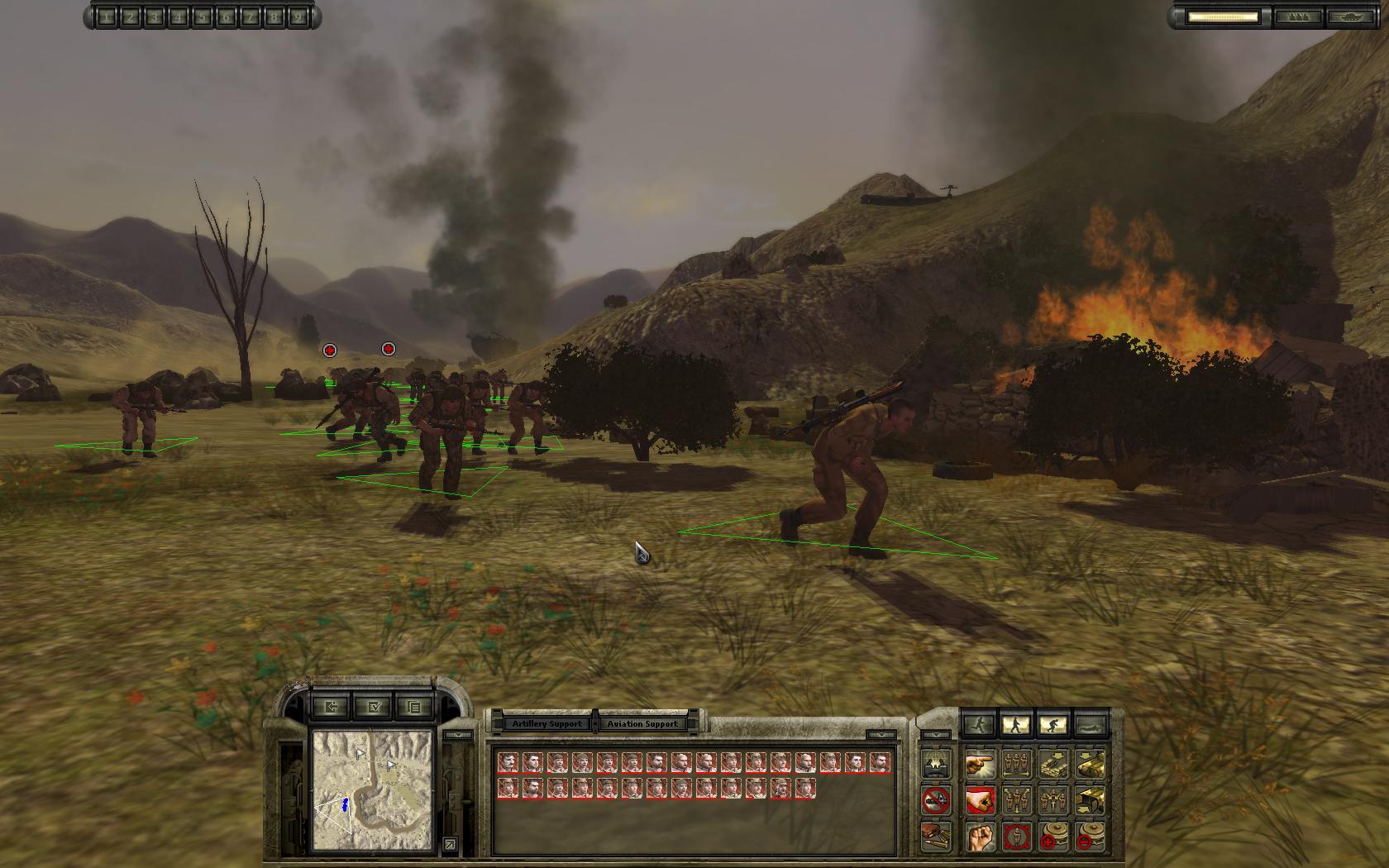Toggle hold-fire with the crossed-weapon icon
The image size is (1389, 868).
pyautogui.click(x=934, y=799)
